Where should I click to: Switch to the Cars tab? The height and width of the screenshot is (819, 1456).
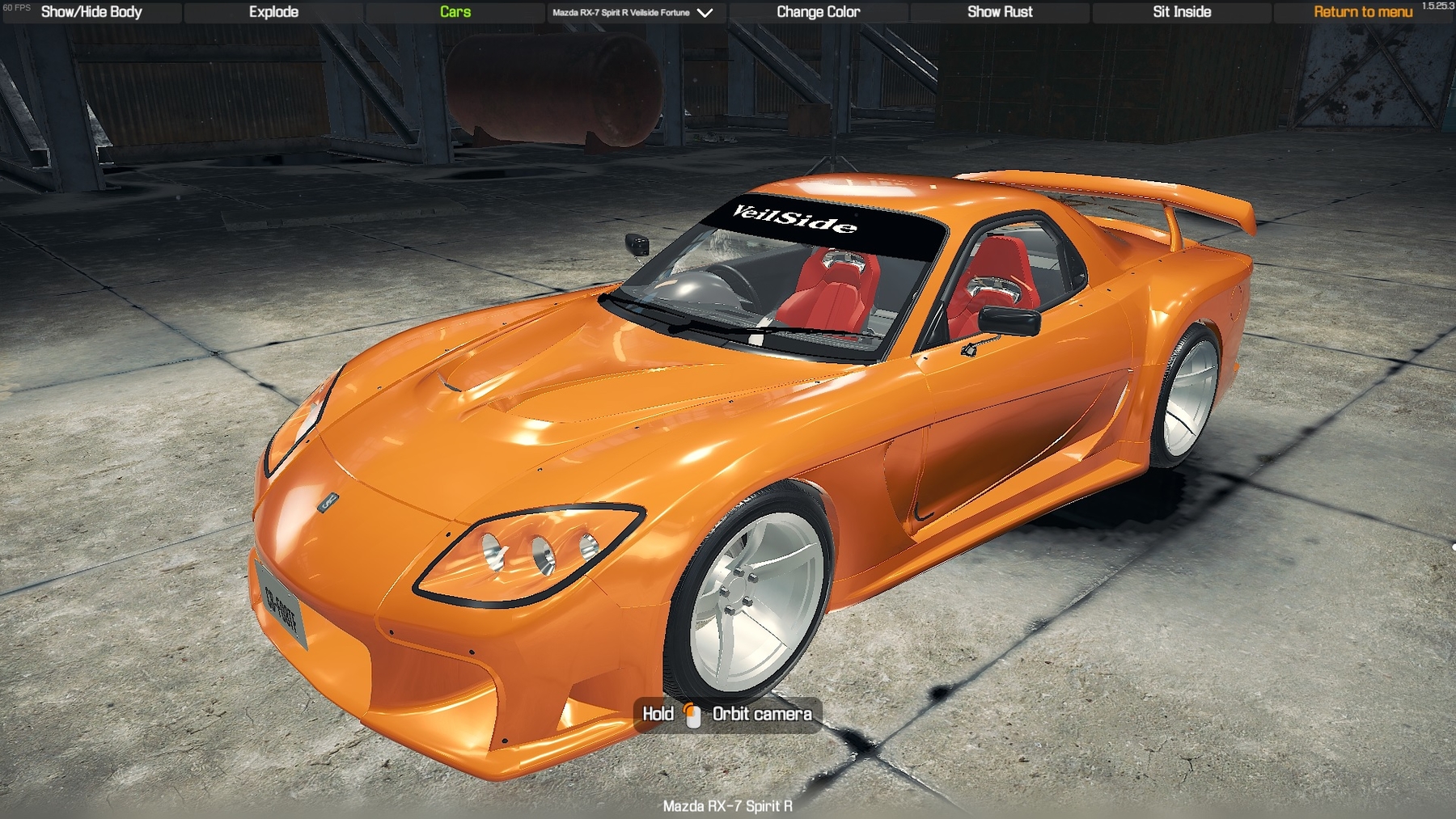pos(455,12)
